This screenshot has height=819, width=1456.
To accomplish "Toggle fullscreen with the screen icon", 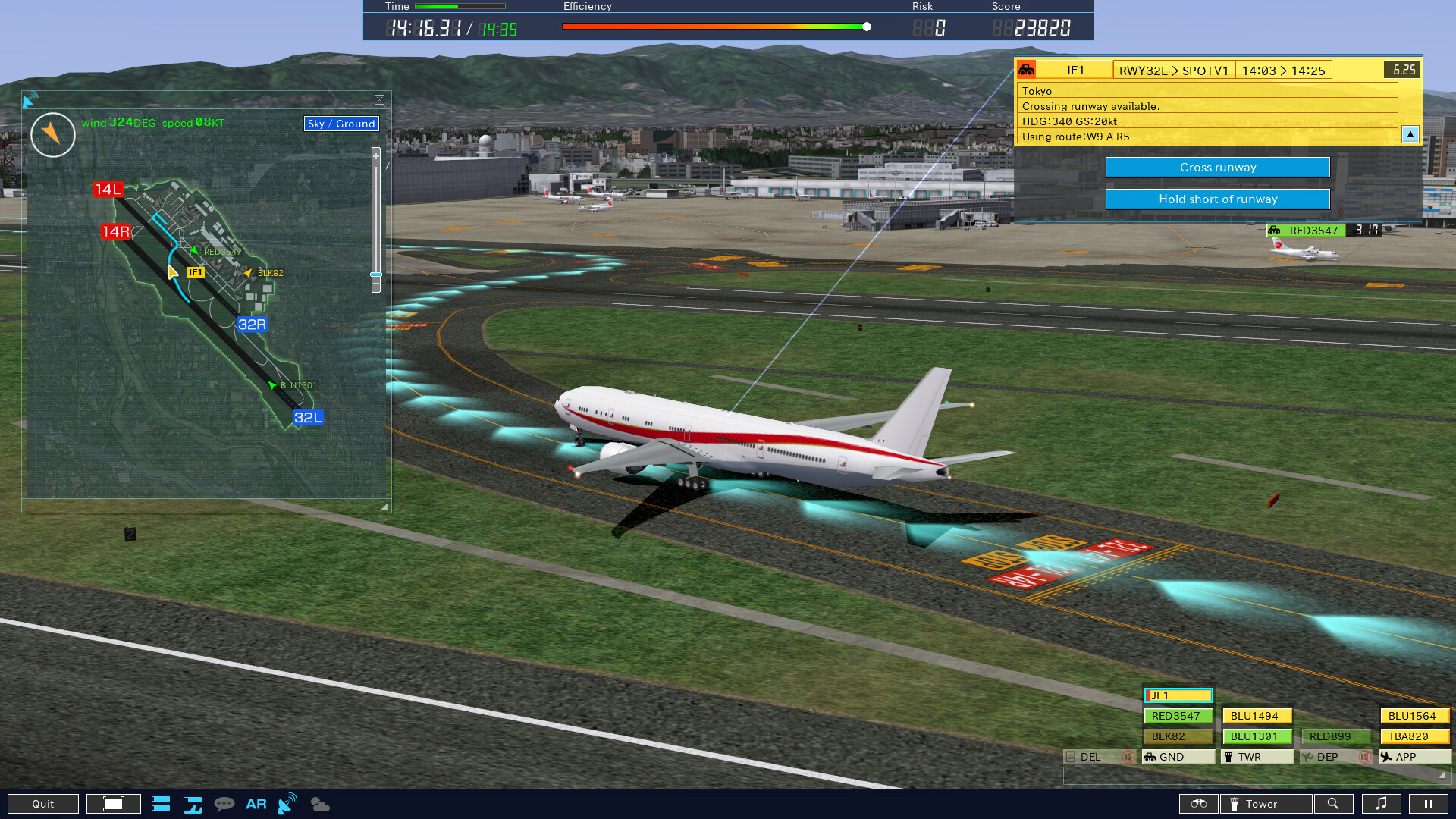I will click(113, 803).
